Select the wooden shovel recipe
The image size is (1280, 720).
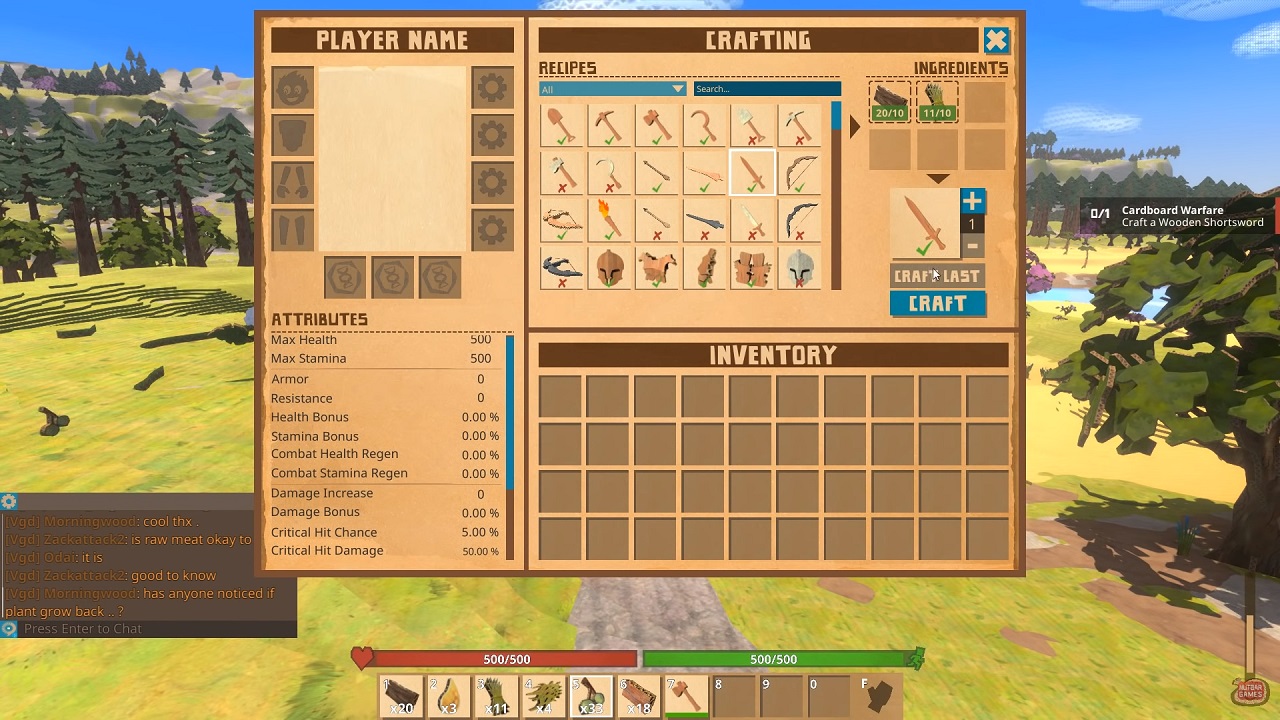[562, 126]
